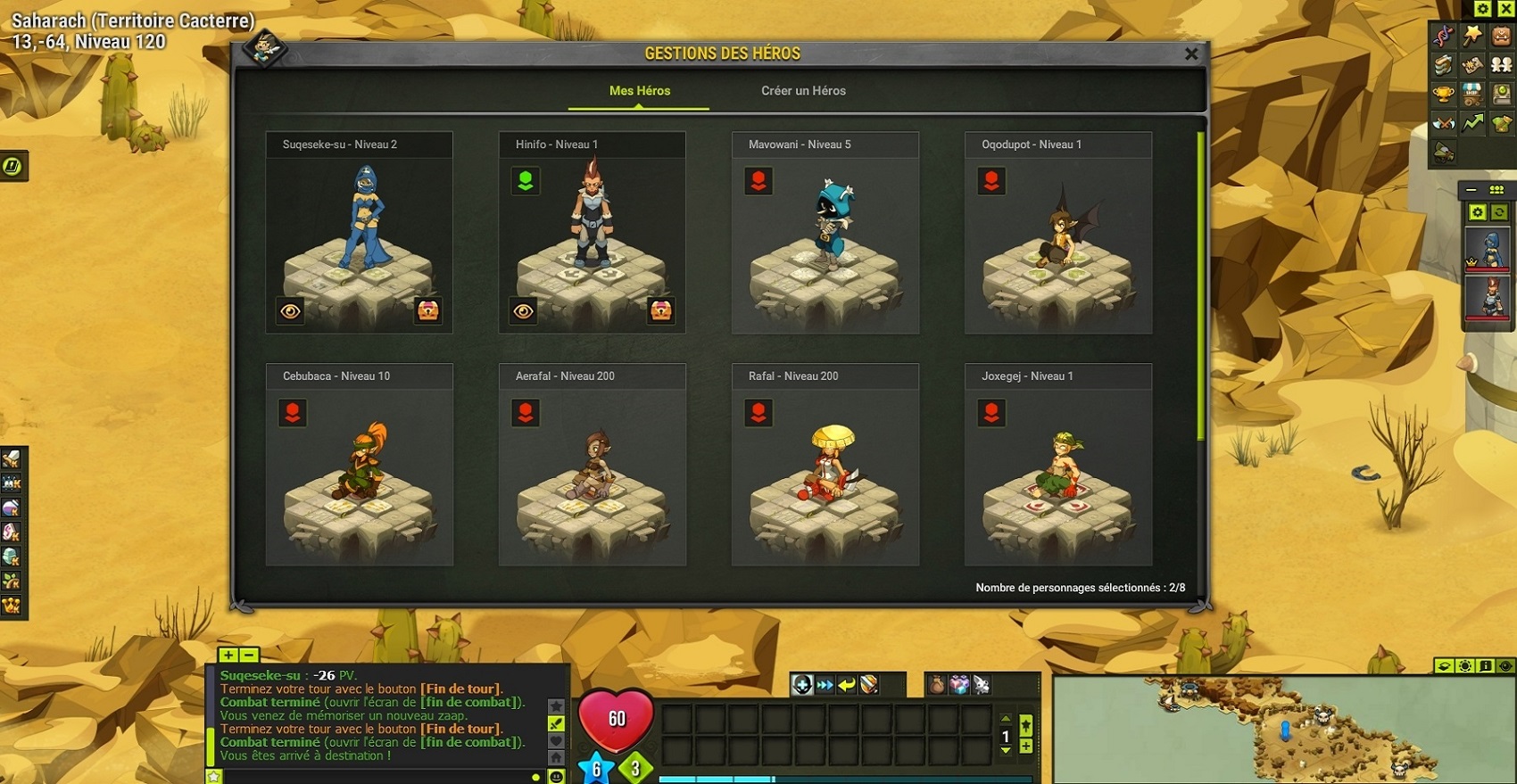This screenshot has width=1517, height=784.
Task: Select the Mes Héros tab
Action: click(x=639, y=91)
